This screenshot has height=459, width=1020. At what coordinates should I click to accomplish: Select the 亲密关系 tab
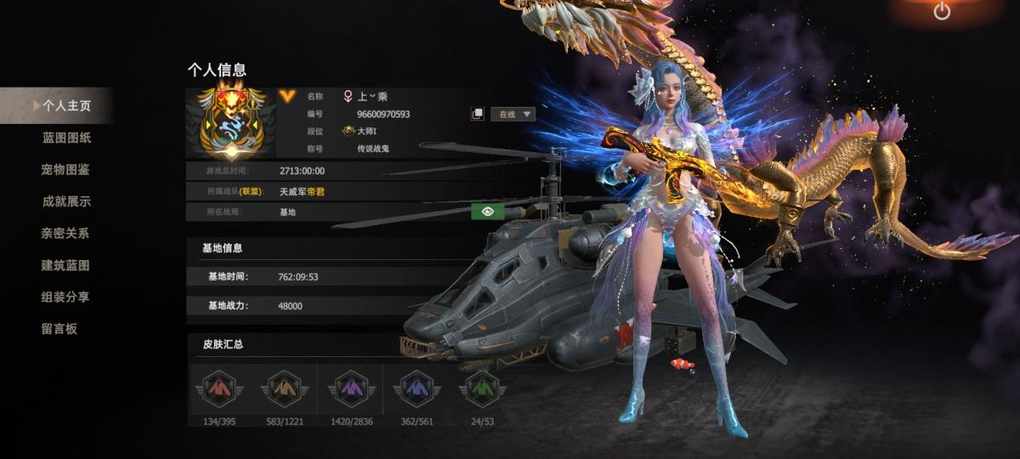coord(66,233)
